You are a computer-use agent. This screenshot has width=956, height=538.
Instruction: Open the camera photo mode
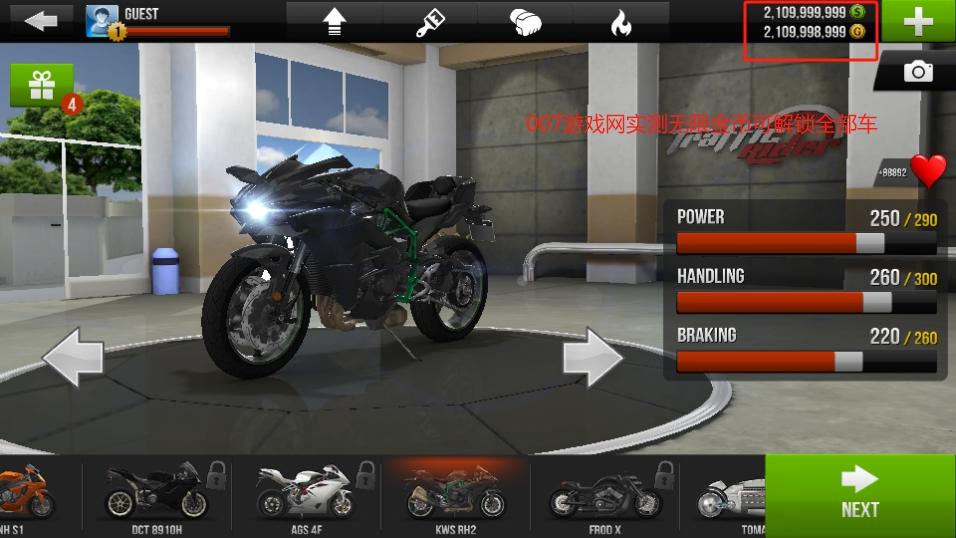coord(917,72)
